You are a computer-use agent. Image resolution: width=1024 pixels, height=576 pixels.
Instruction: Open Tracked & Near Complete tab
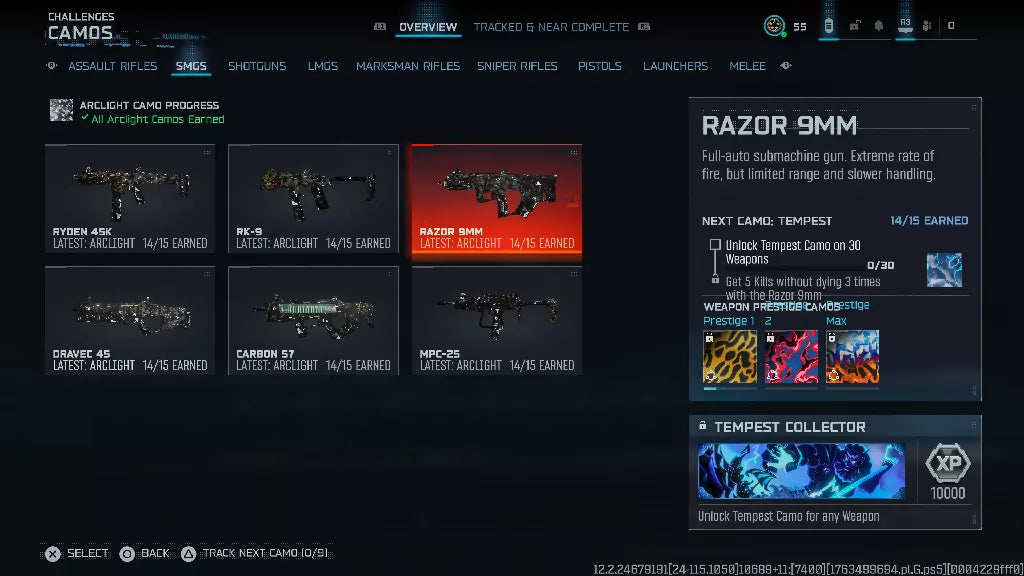point(551,27)
